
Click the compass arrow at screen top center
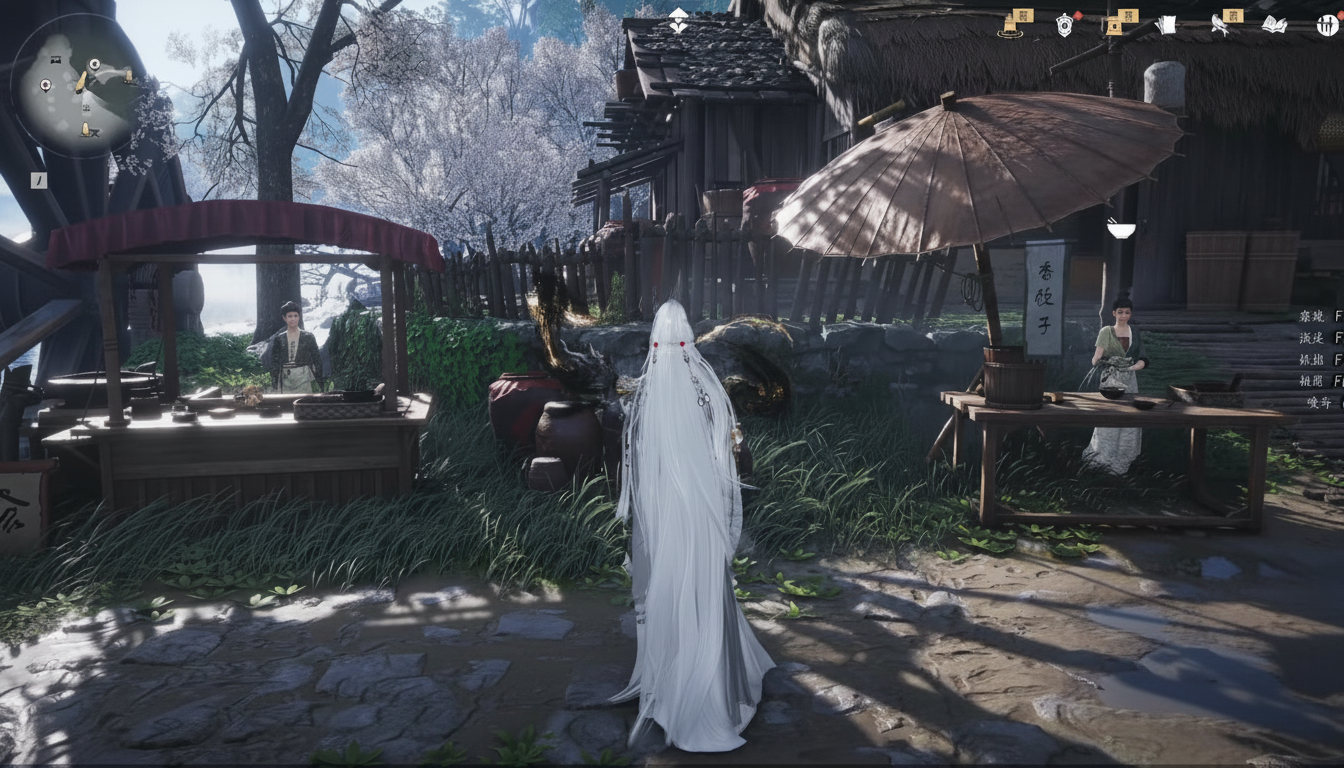point(678,14)
